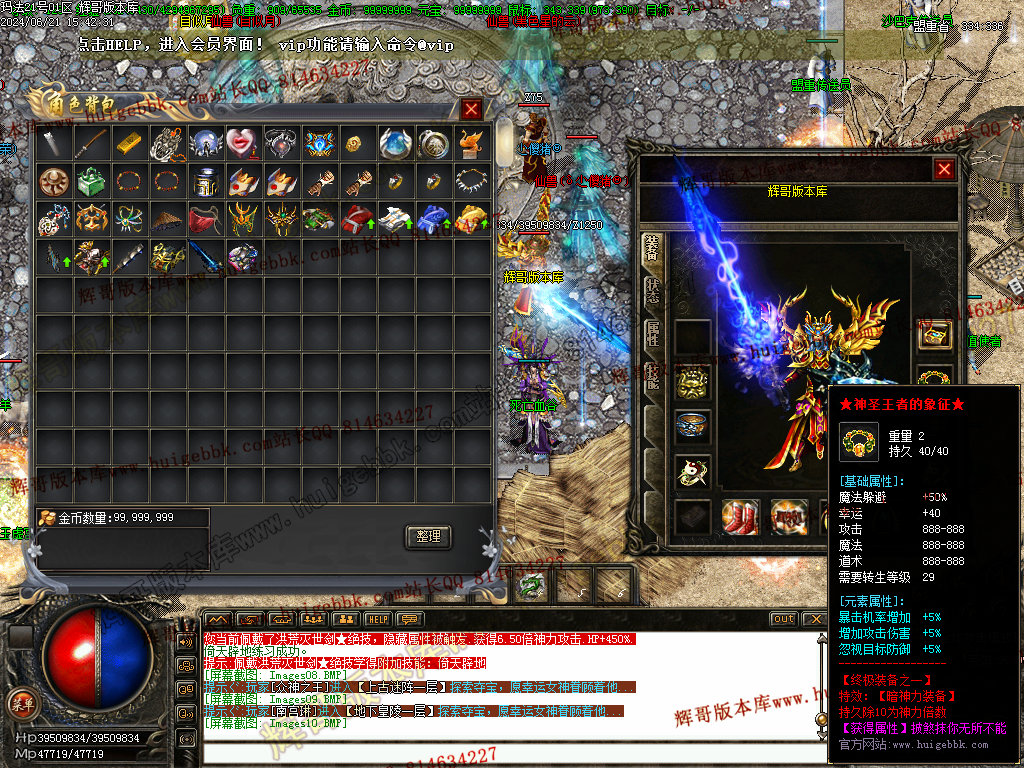Pick the pink heart with lips item

pos(242,142)
